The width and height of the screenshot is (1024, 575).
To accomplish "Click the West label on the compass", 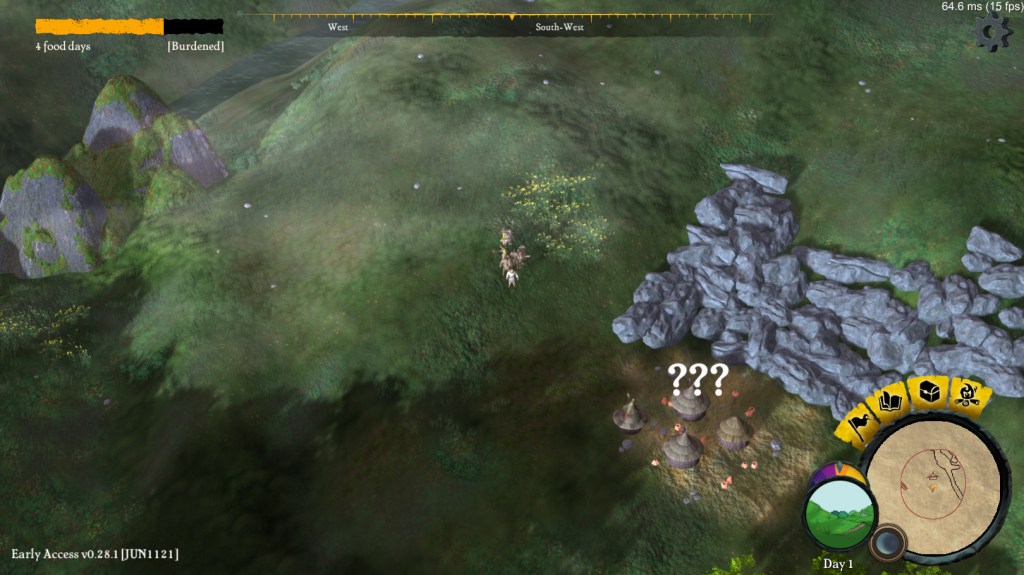I will [338, 27].
